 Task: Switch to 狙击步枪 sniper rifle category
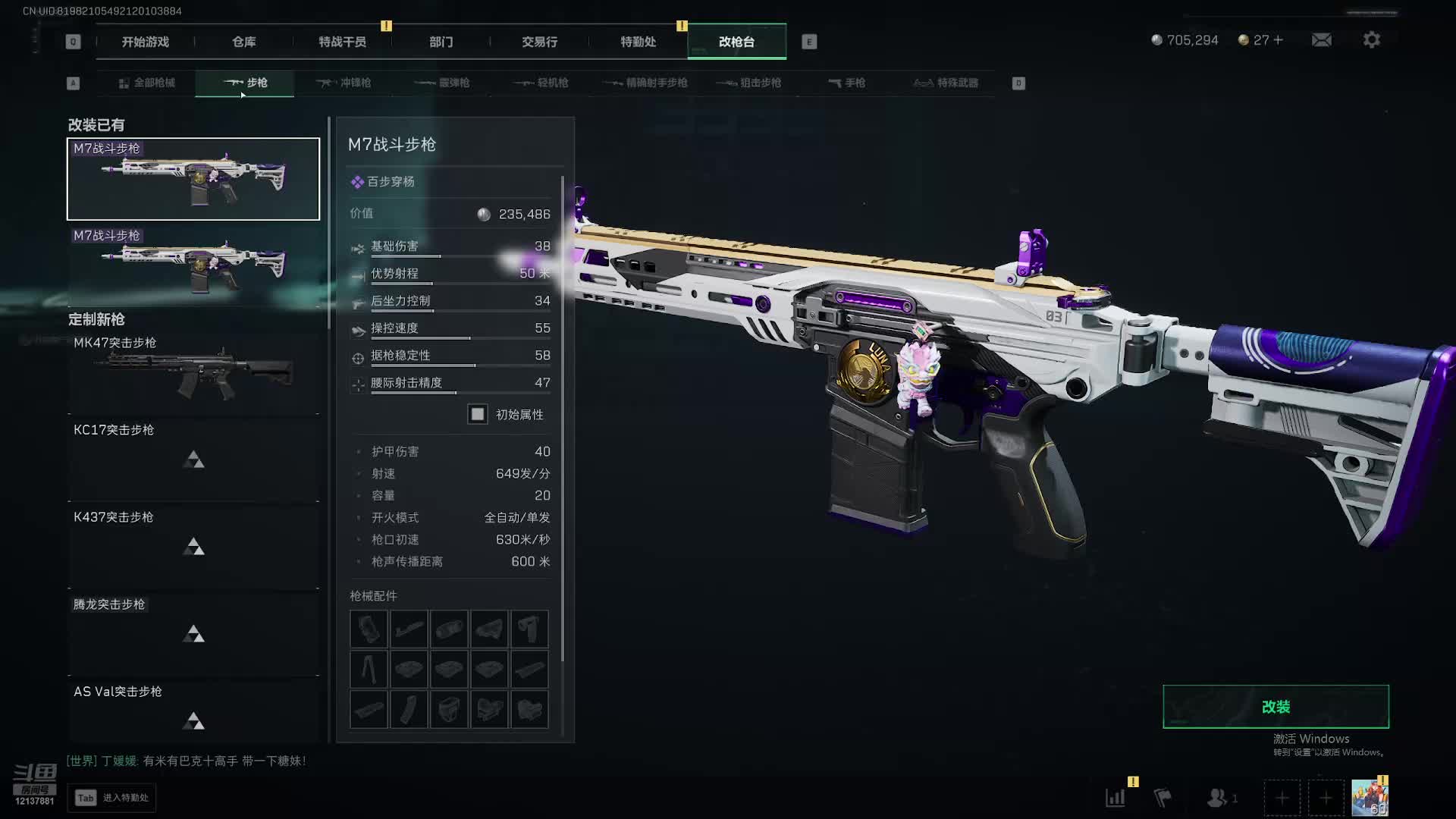pyautogui.click(x=749, y=83)
